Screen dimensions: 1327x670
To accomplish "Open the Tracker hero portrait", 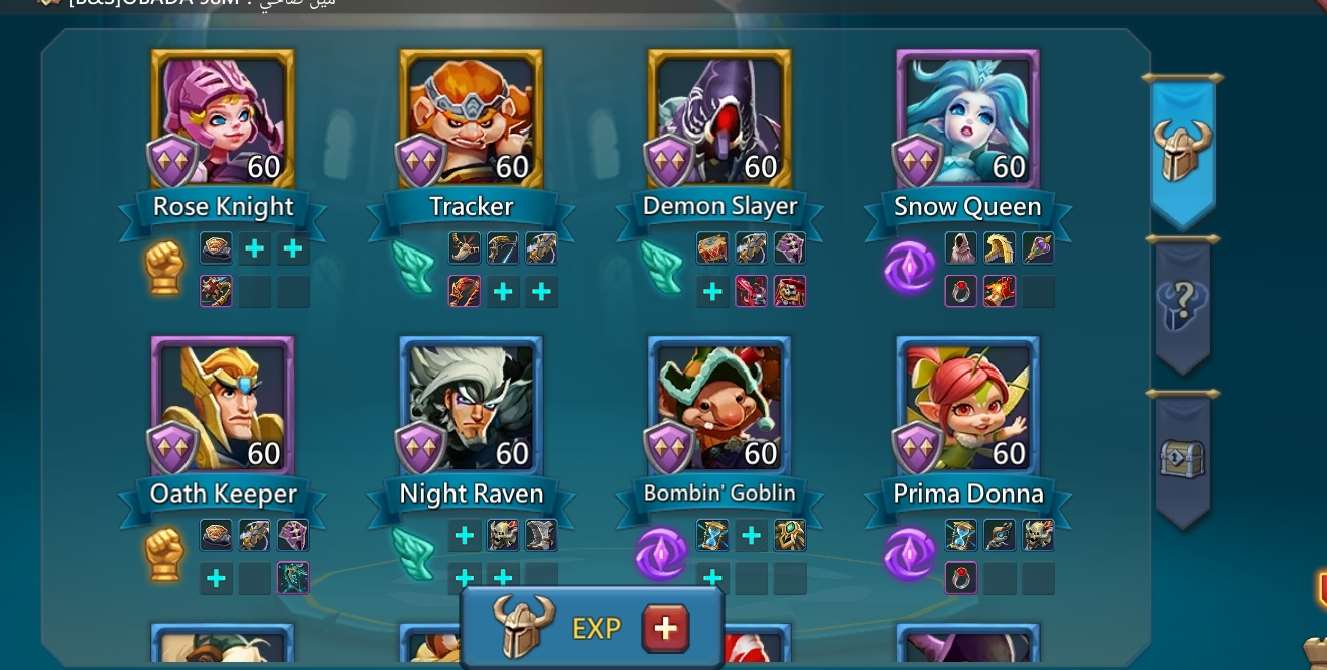I will click(x=471, y=118).
